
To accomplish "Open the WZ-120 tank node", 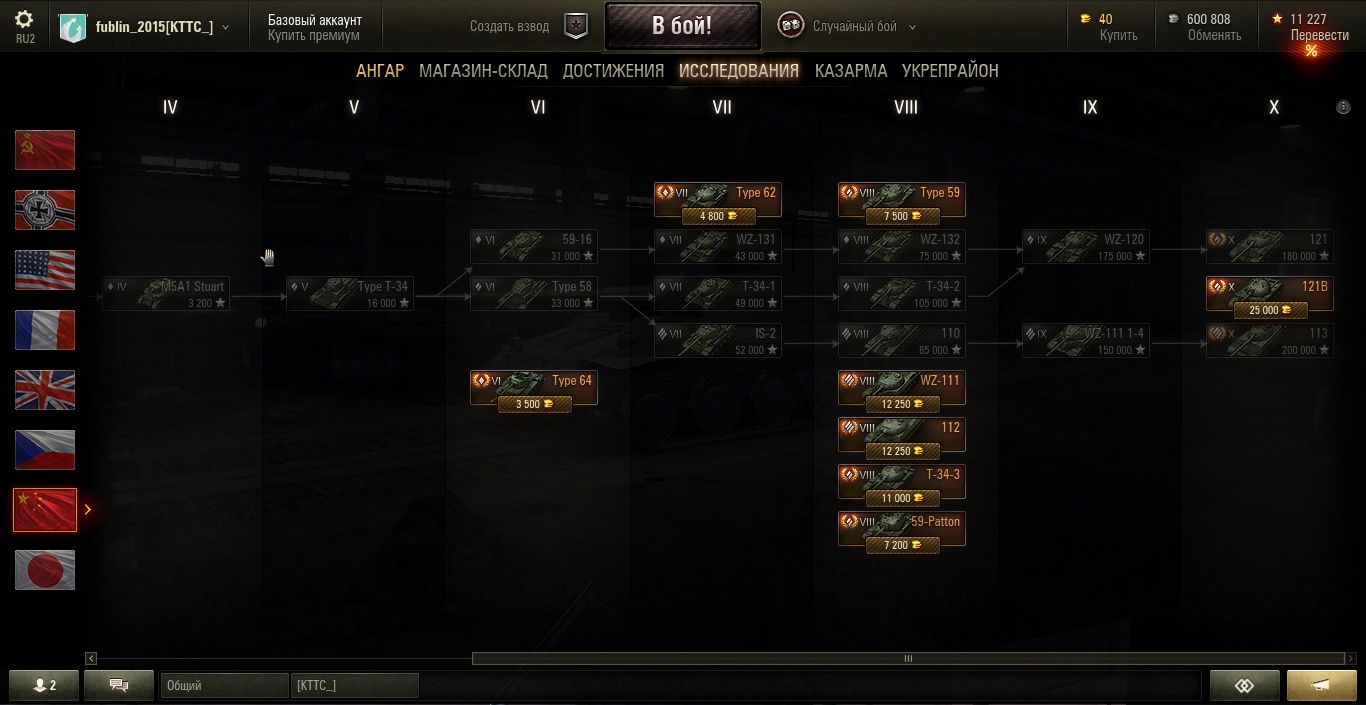I will [x=1086, y=247].
